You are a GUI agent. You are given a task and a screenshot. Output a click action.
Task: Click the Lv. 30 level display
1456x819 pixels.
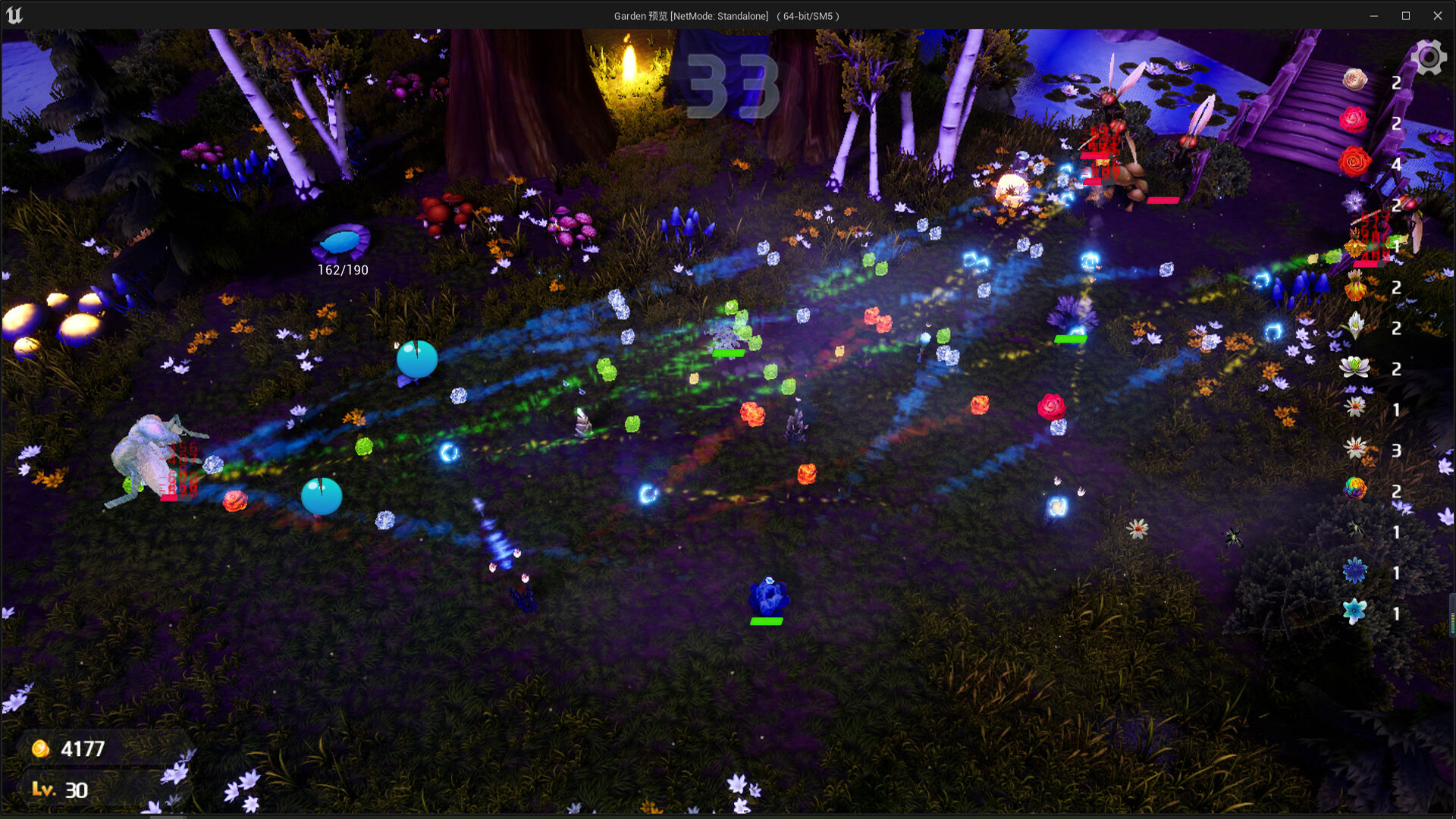61,789
